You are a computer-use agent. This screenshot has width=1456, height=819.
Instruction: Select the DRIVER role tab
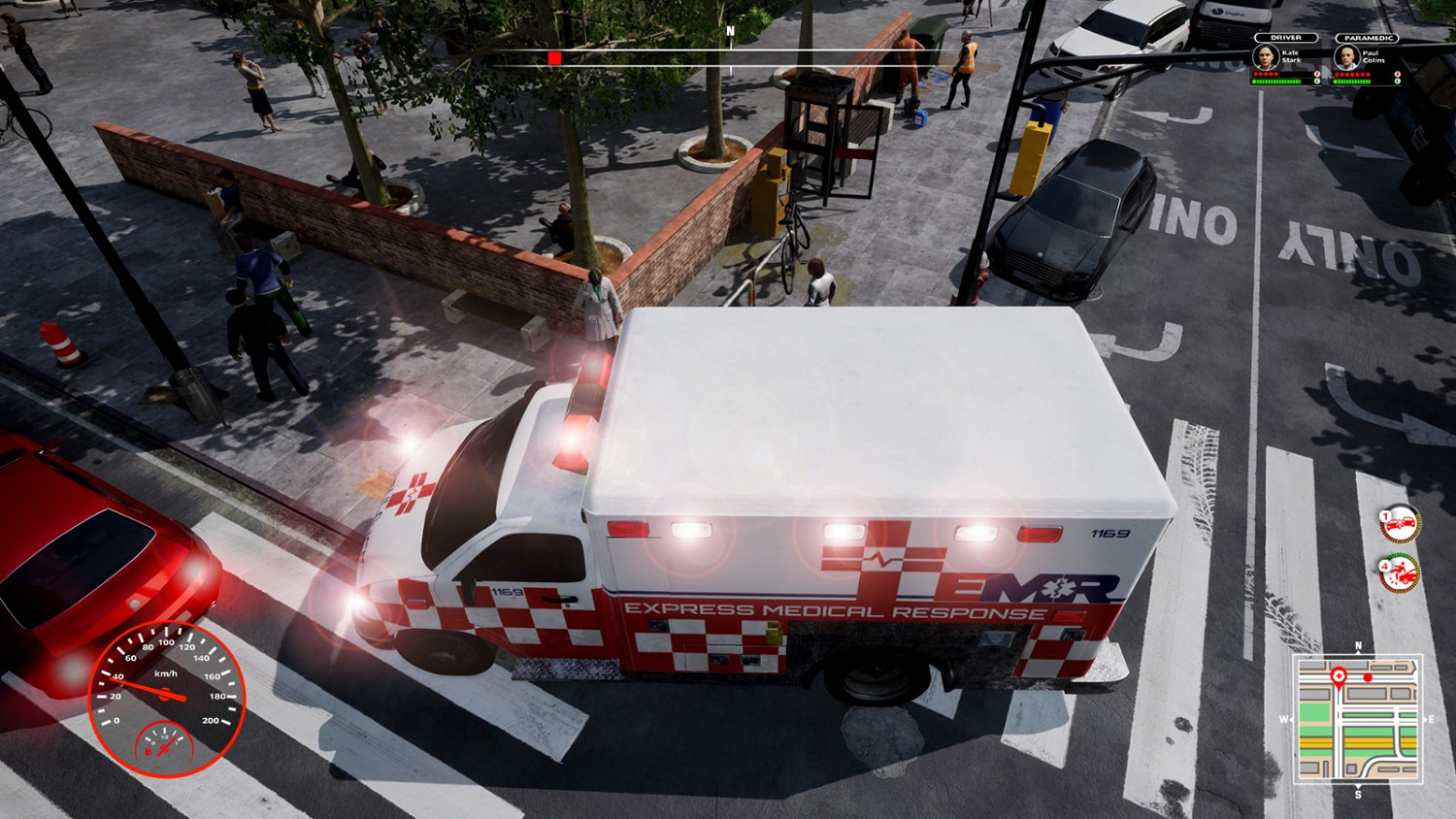coord(1286,38)
